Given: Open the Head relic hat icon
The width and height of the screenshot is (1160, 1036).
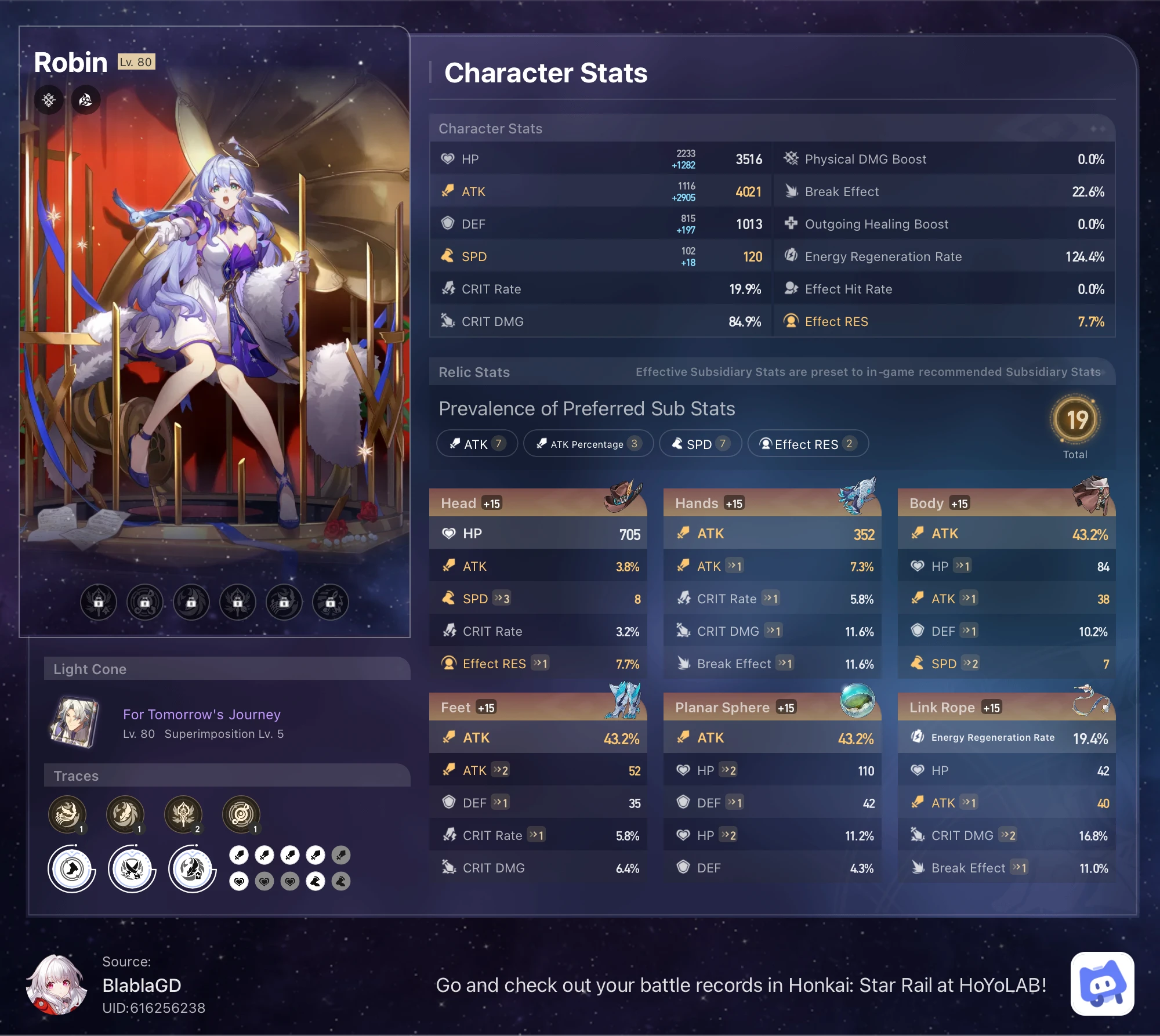Looking at the screenshot, I should point(623,494).
